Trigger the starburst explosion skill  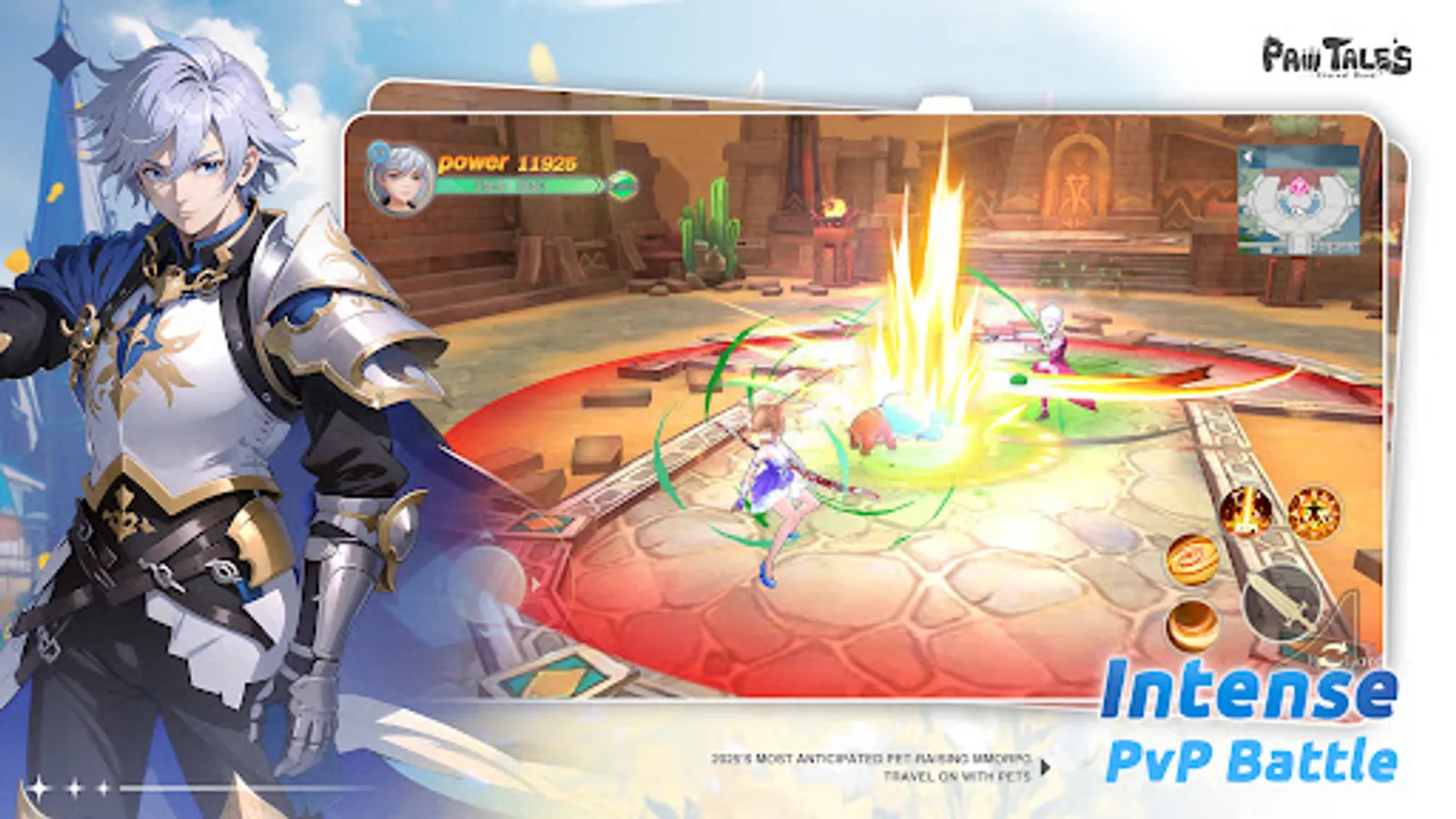[x=1314, y=511]
